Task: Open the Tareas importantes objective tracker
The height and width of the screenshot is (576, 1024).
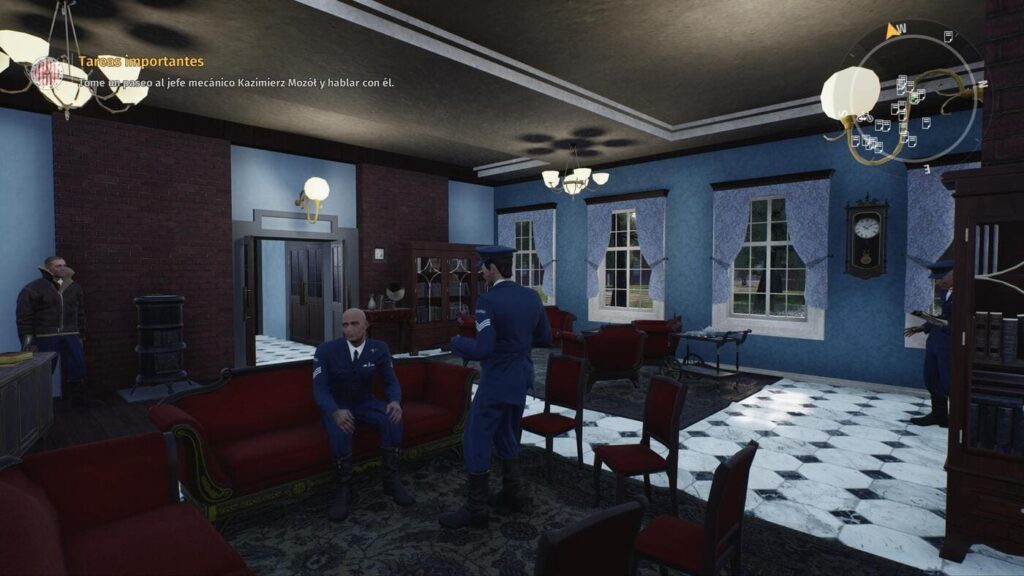Action: pyautogui.click(x=141, y=62)
